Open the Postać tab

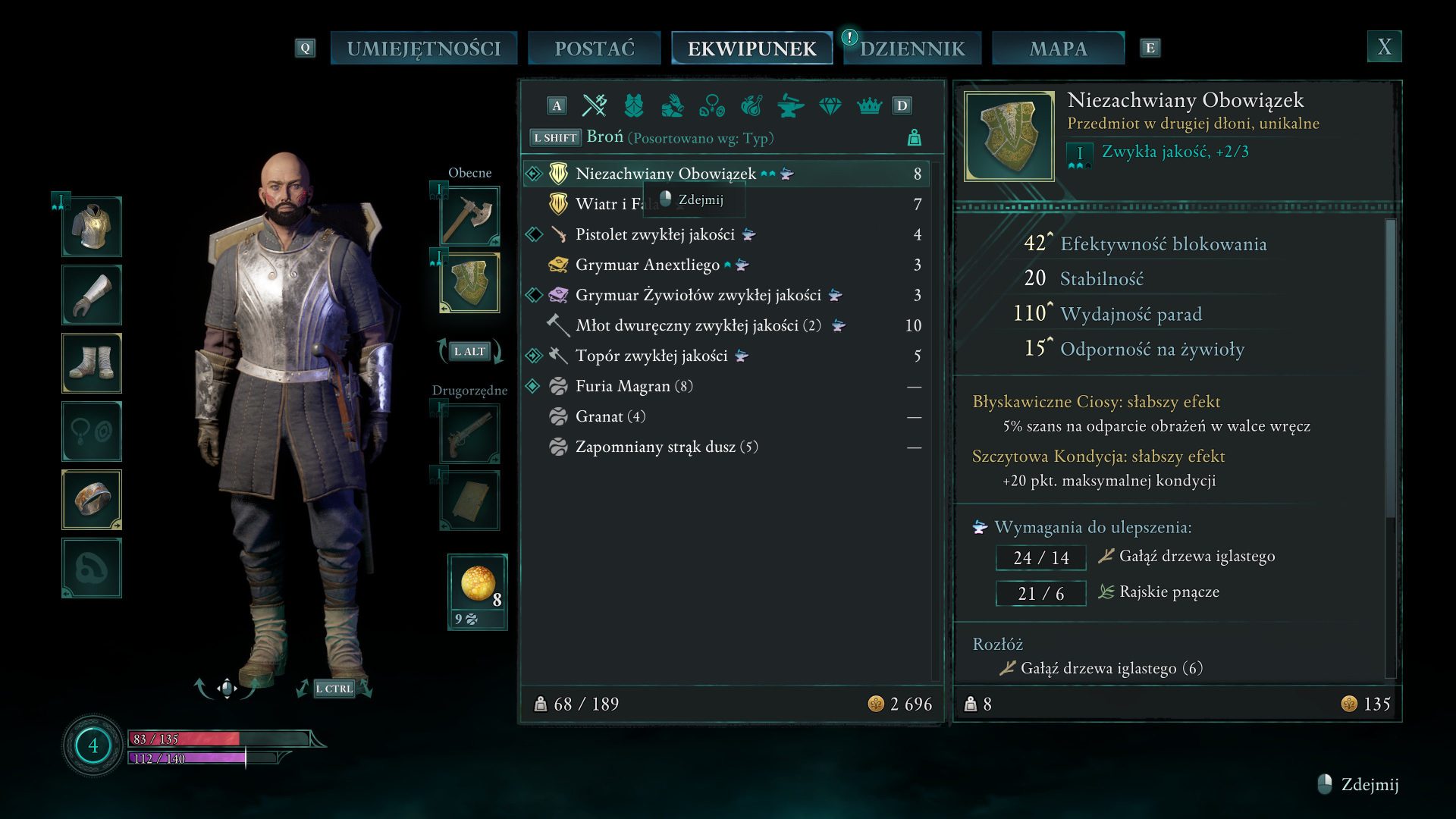point(594,49)
